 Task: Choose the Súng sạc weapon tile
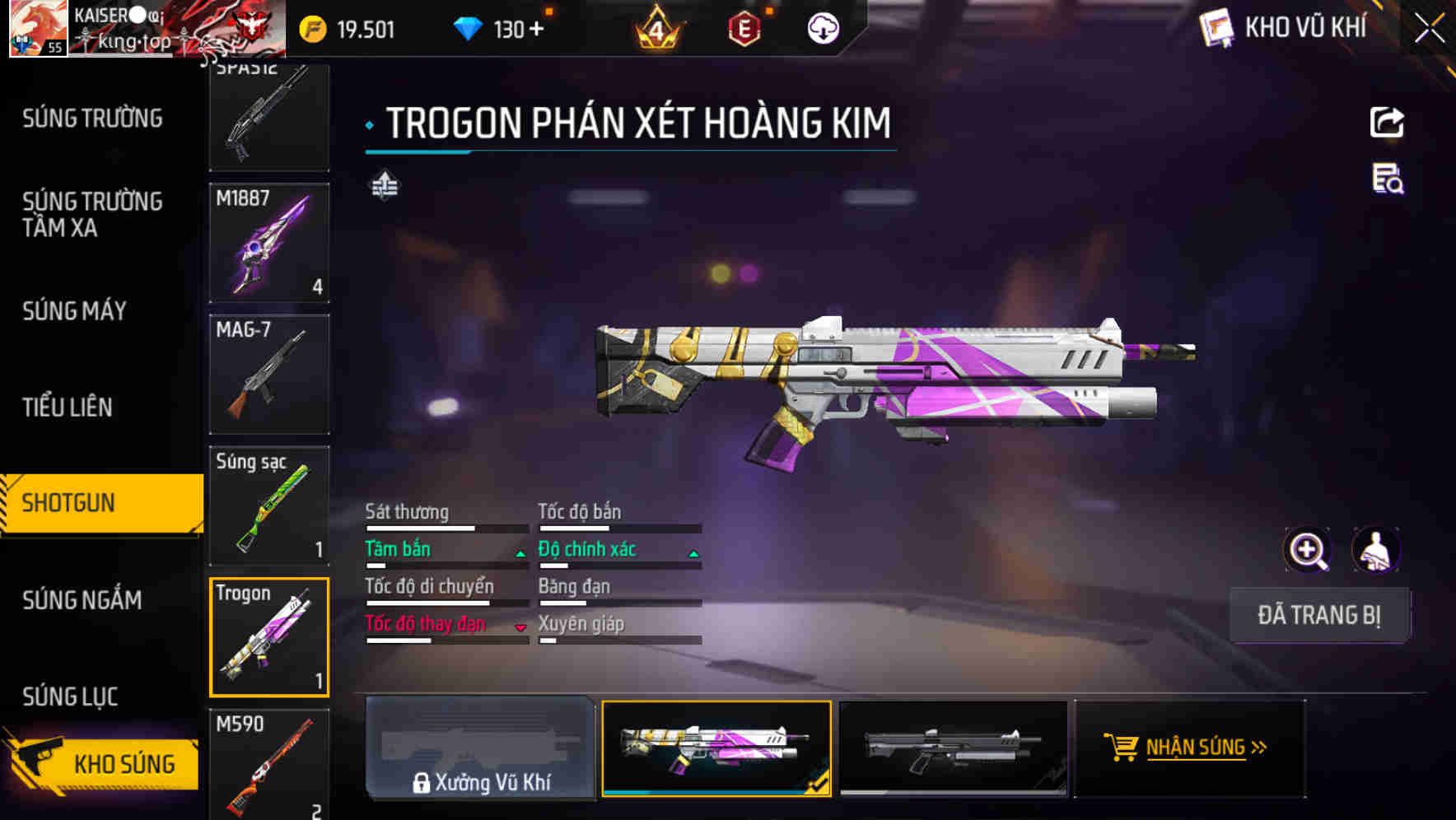click(269, 506)
